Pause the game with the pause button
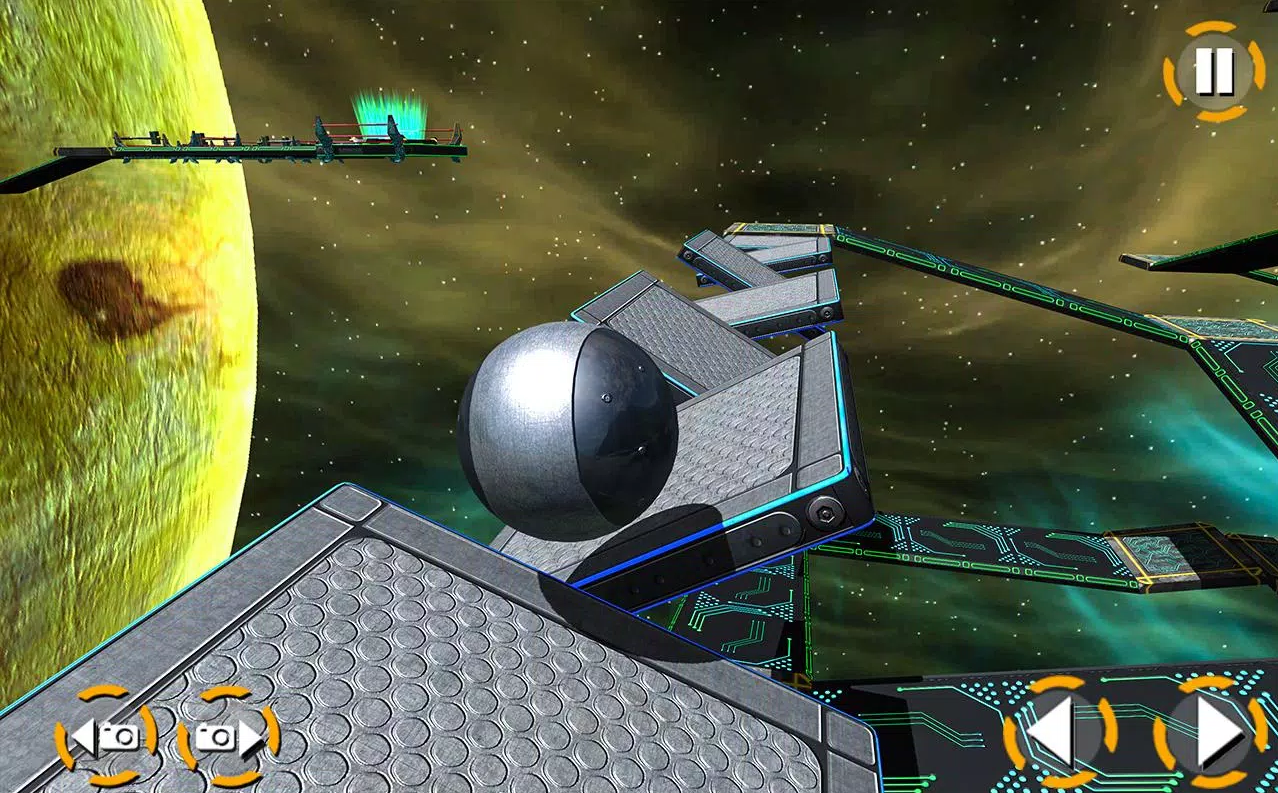This screenshot has height=793, width=1278. pyautogui.click(x=1214, y=71)
